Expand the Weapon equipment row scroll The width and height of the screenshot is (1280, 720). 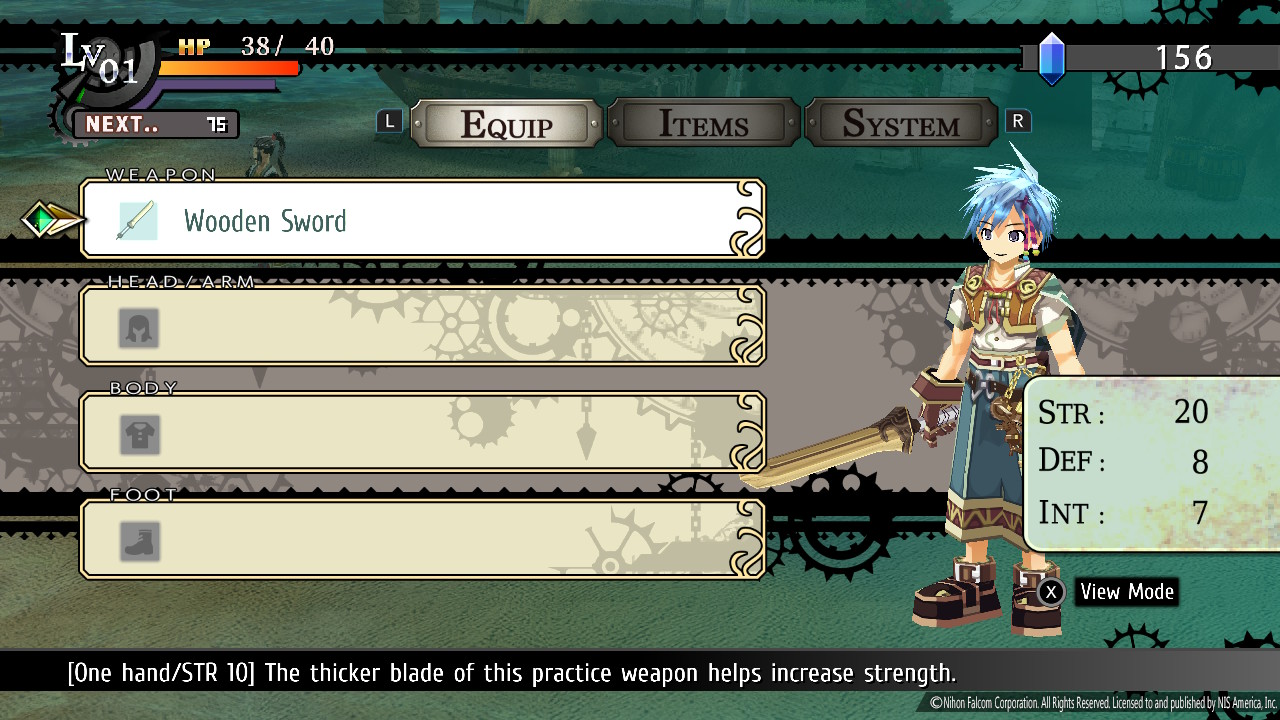coord(747,219)
